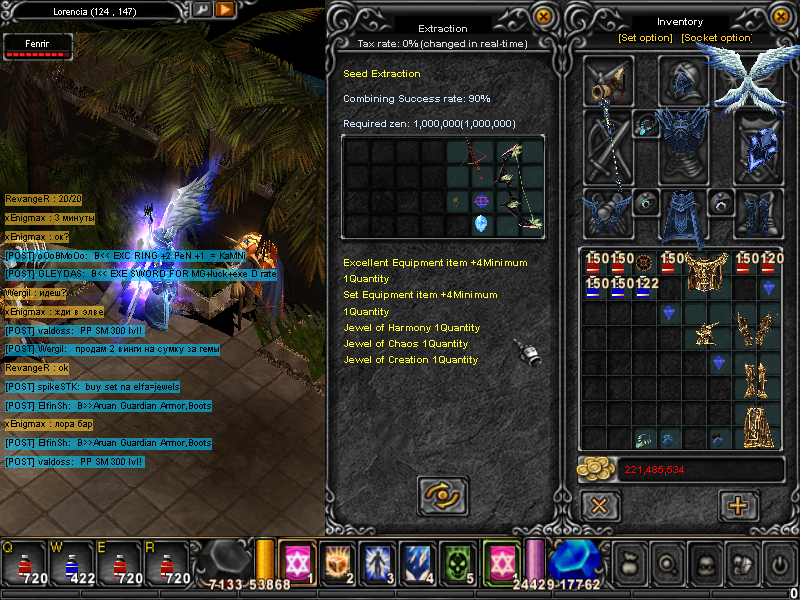The height and width of the screenshot is (600, 800).
Task: Select the equipped wings slot
Action: click(x=752, y=80)
